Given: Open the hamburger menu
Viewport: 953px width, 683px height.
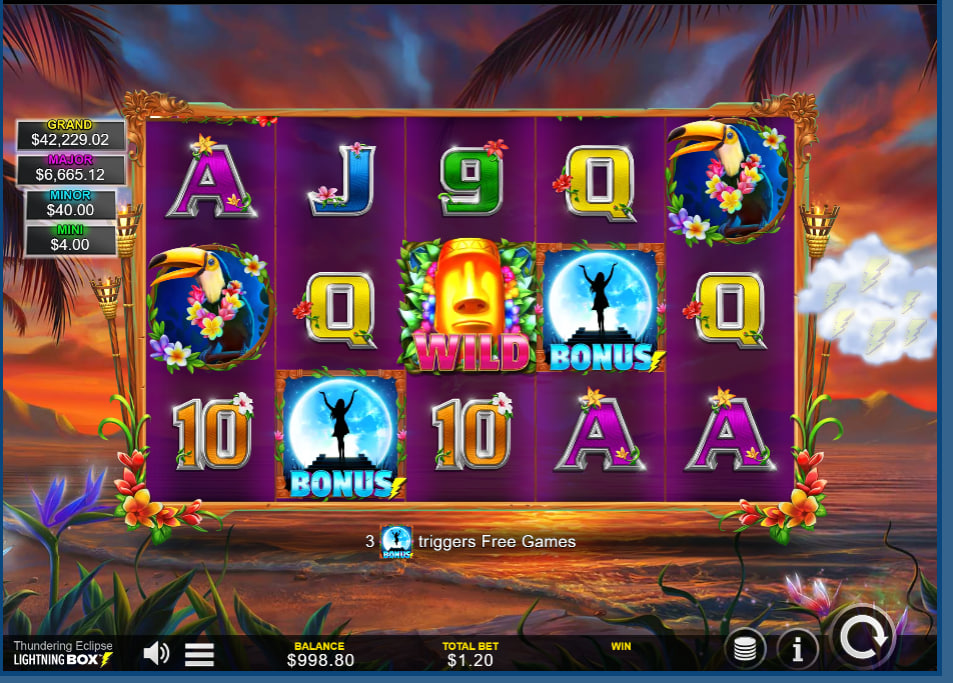Looking at the screenshot, I should coord(200,654).
